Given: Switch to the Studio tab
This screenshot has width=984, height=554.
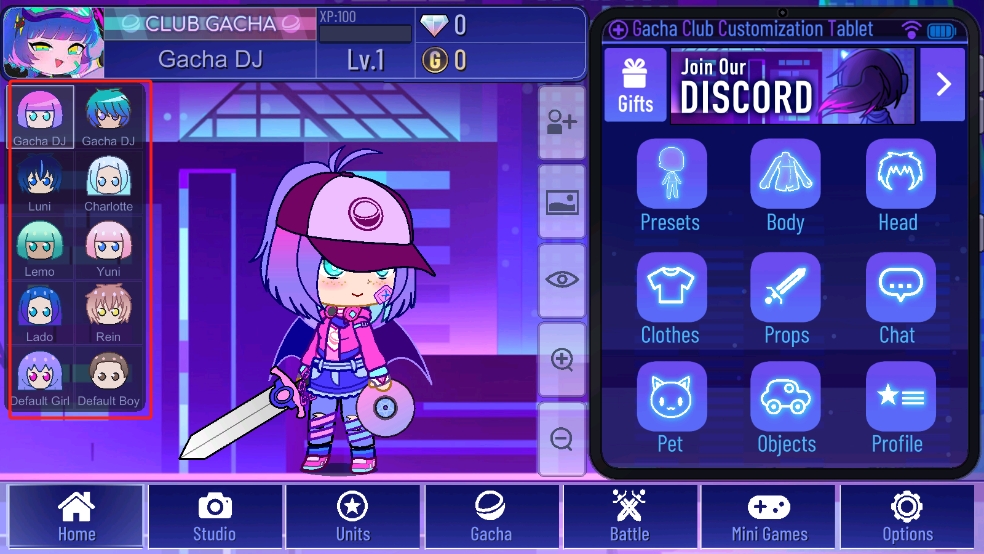Looking at the screenshot, I should coord(214,517).
